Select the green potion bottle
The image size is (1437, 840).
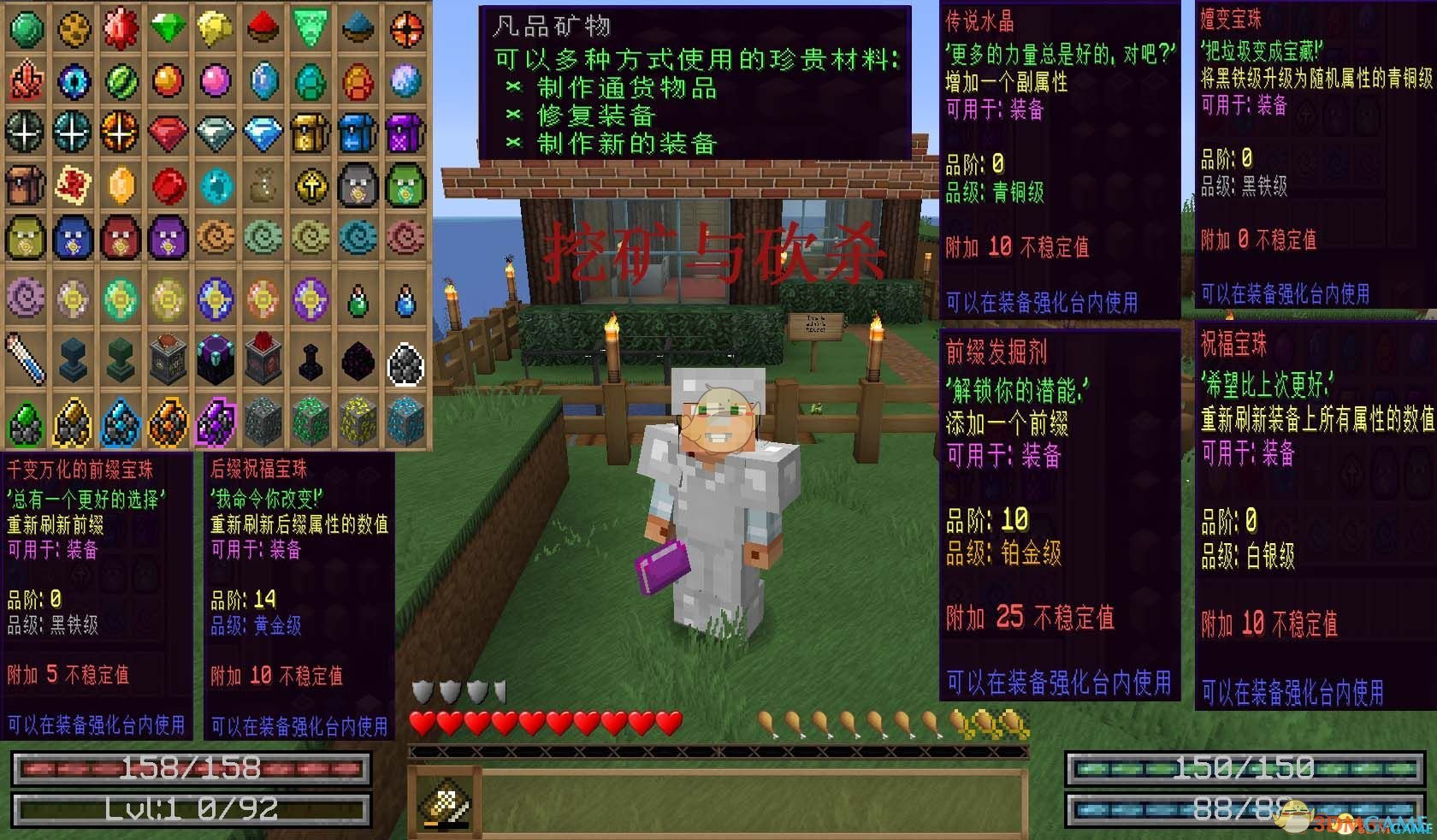(360, 301)
